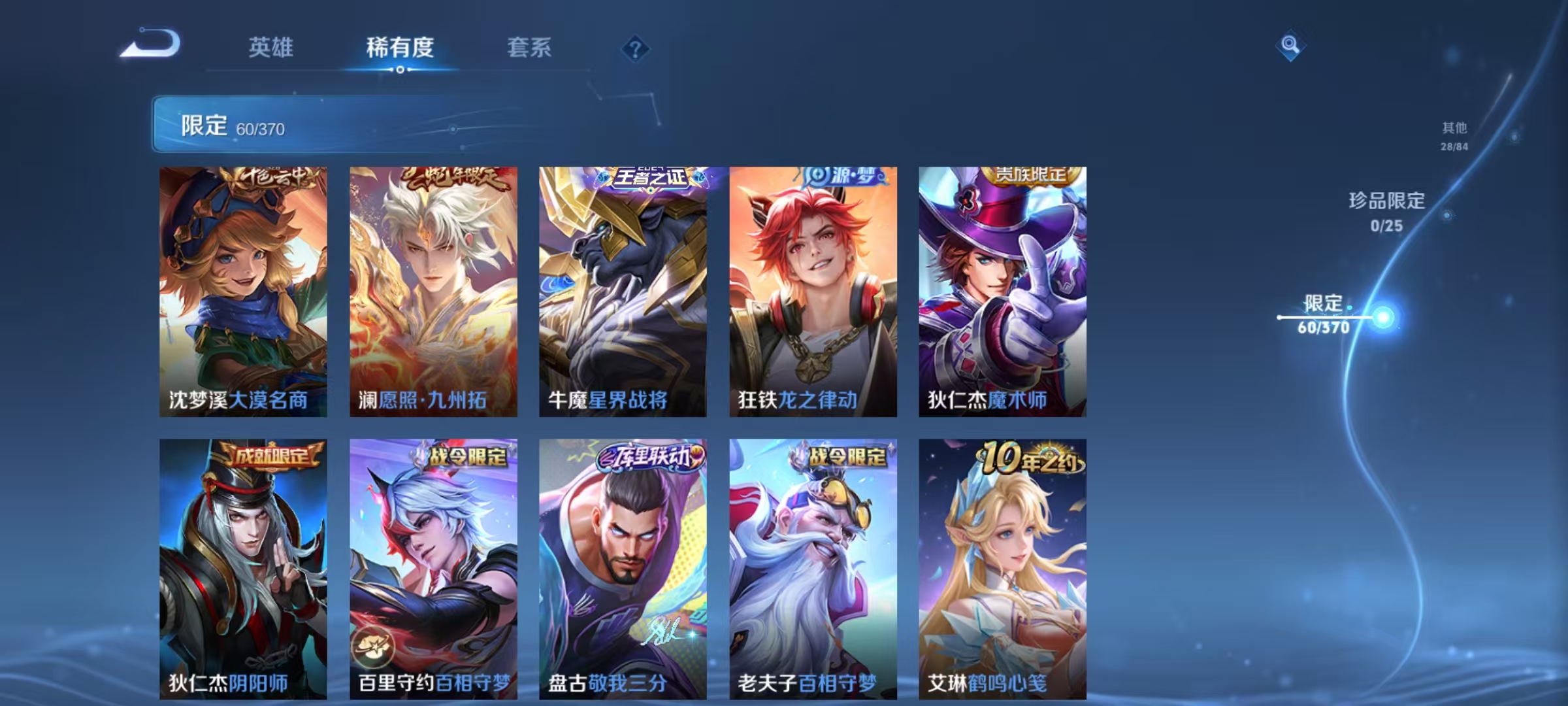
Task: Switch to the 套系 tab
Action: pyautogui.click(x=529, y=48)
